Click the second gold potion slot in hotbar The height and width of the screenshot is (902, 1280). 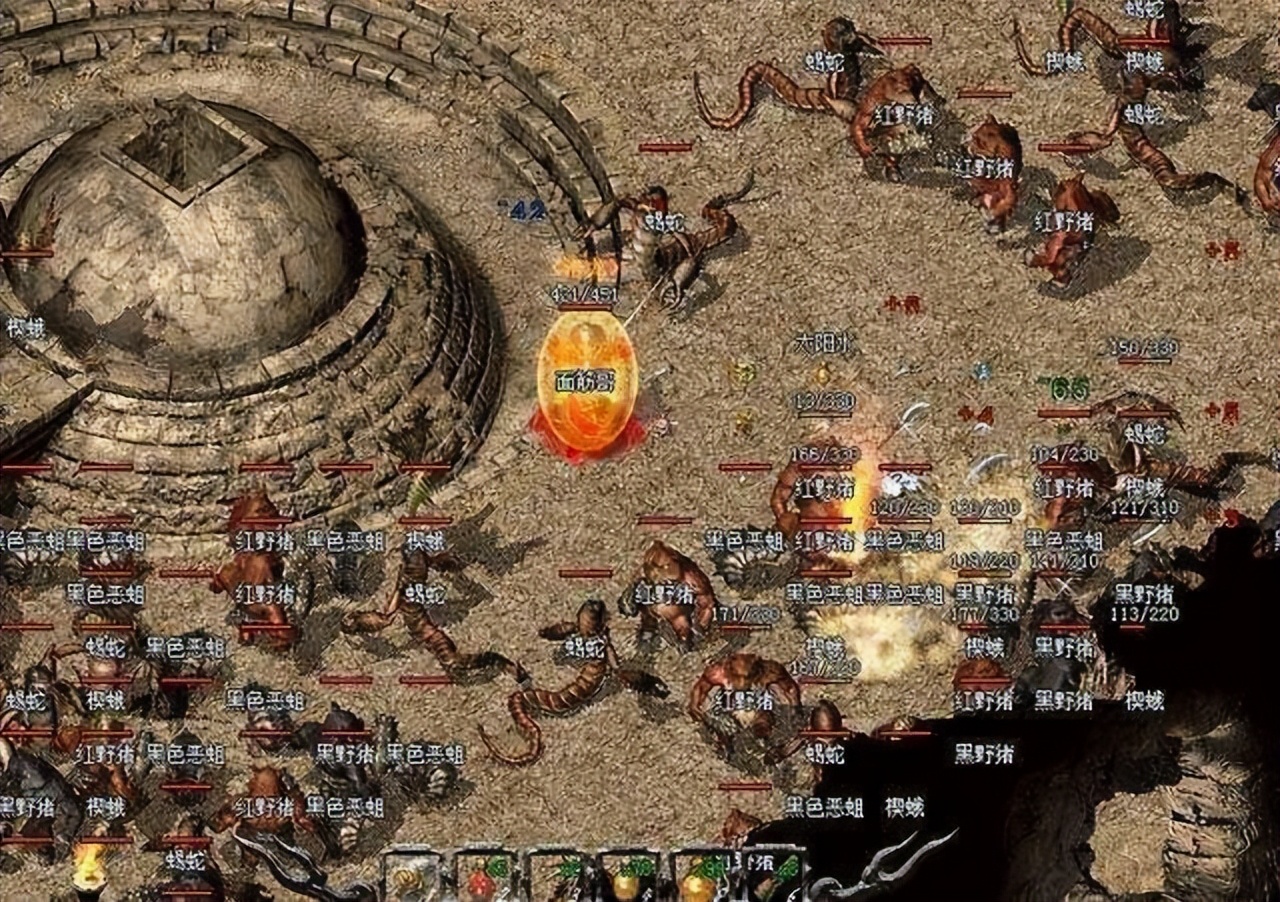(x=697, y=880)
